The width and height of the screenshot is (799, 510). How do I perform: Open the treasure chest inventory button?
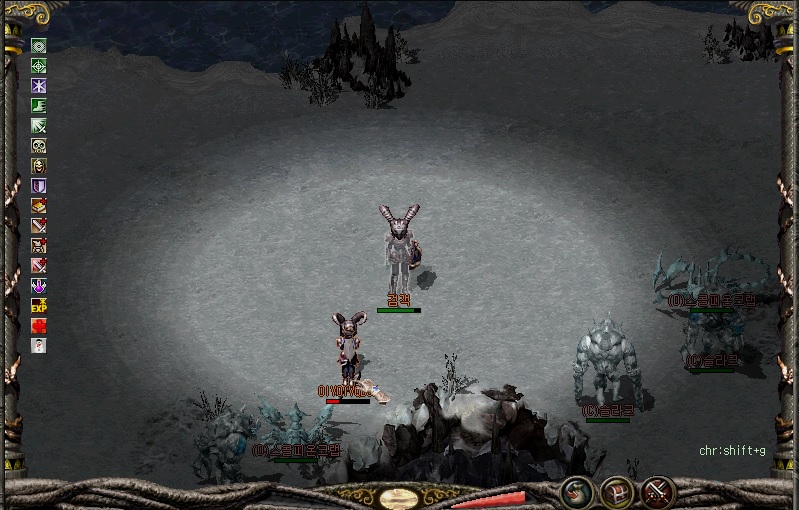(616, 491)
